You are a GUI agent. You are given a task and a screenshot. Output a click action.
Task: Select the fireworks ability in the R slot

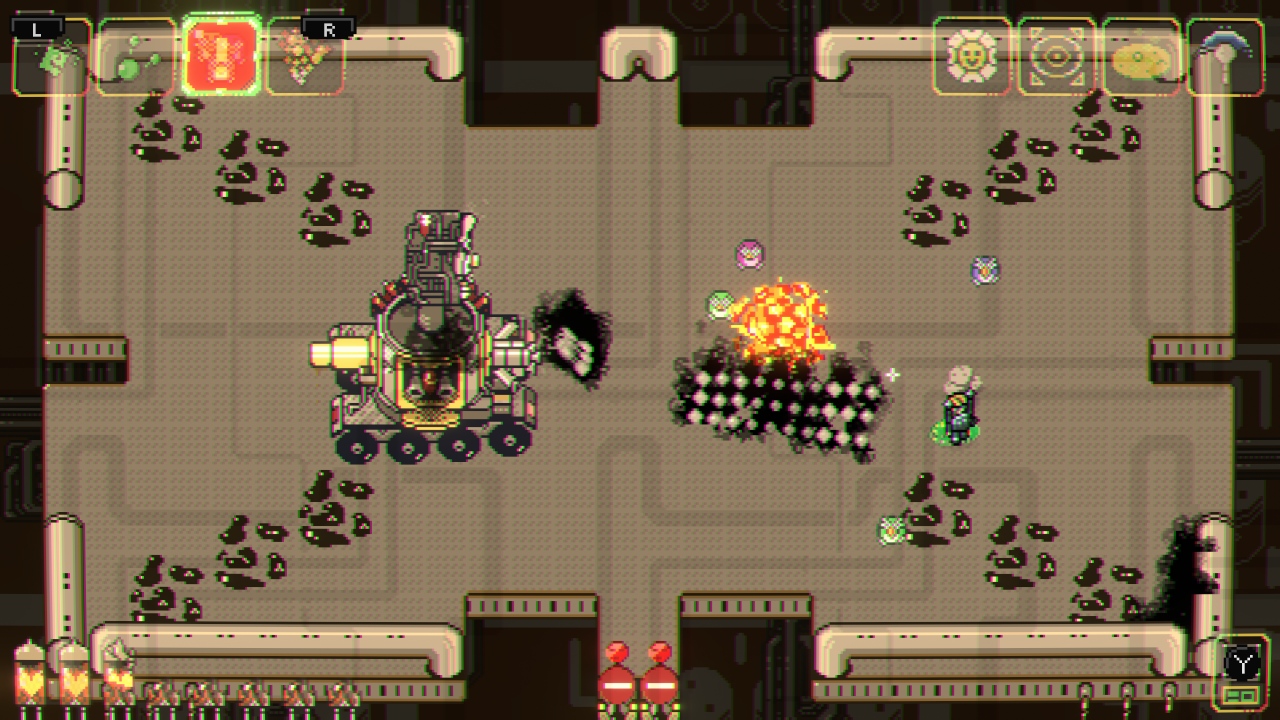(307, 57)
